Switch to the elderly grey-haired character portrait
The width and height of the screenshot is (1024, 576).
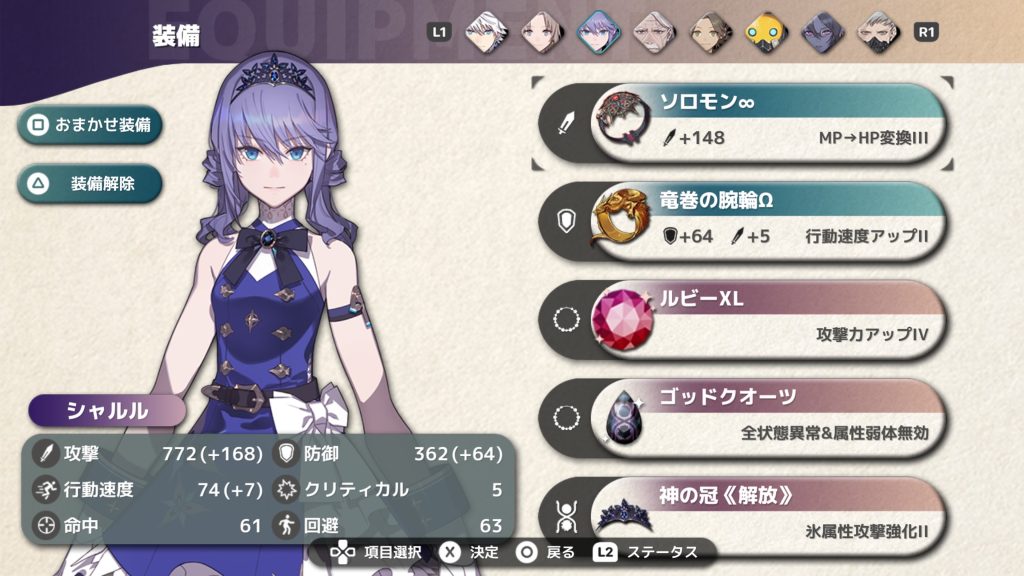[653, 31]
